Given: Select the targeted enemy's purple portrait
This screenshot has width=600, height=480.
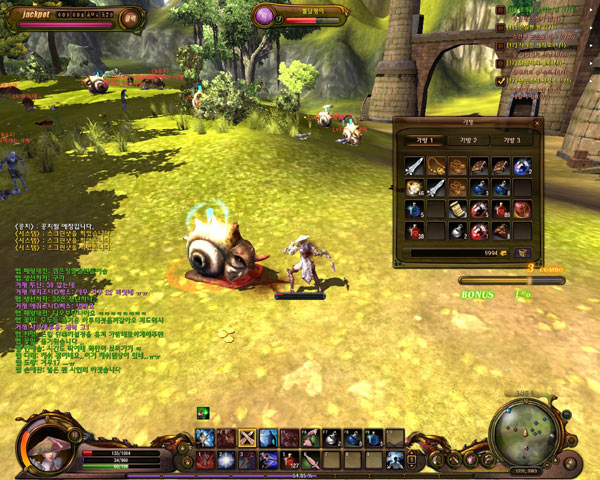Looking at the screenshot, I should point(264,15).
